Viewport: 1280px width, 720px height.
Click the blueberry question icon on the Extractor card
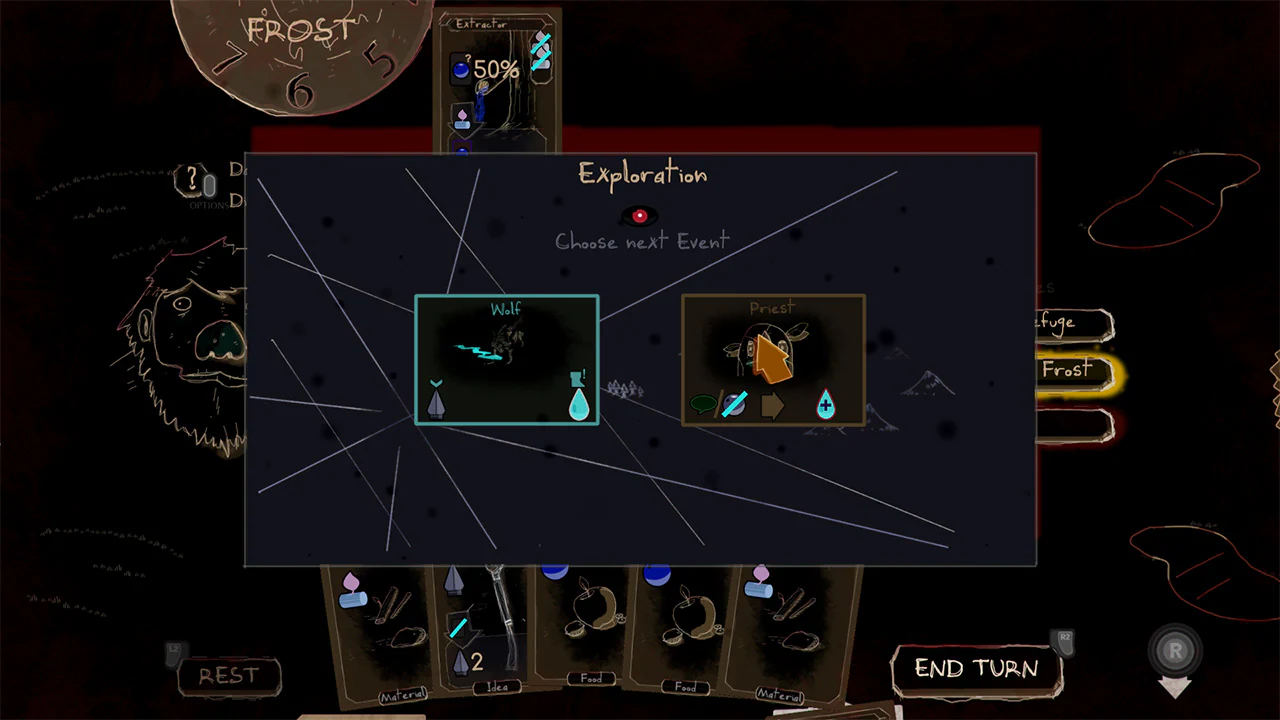[461, 67]
